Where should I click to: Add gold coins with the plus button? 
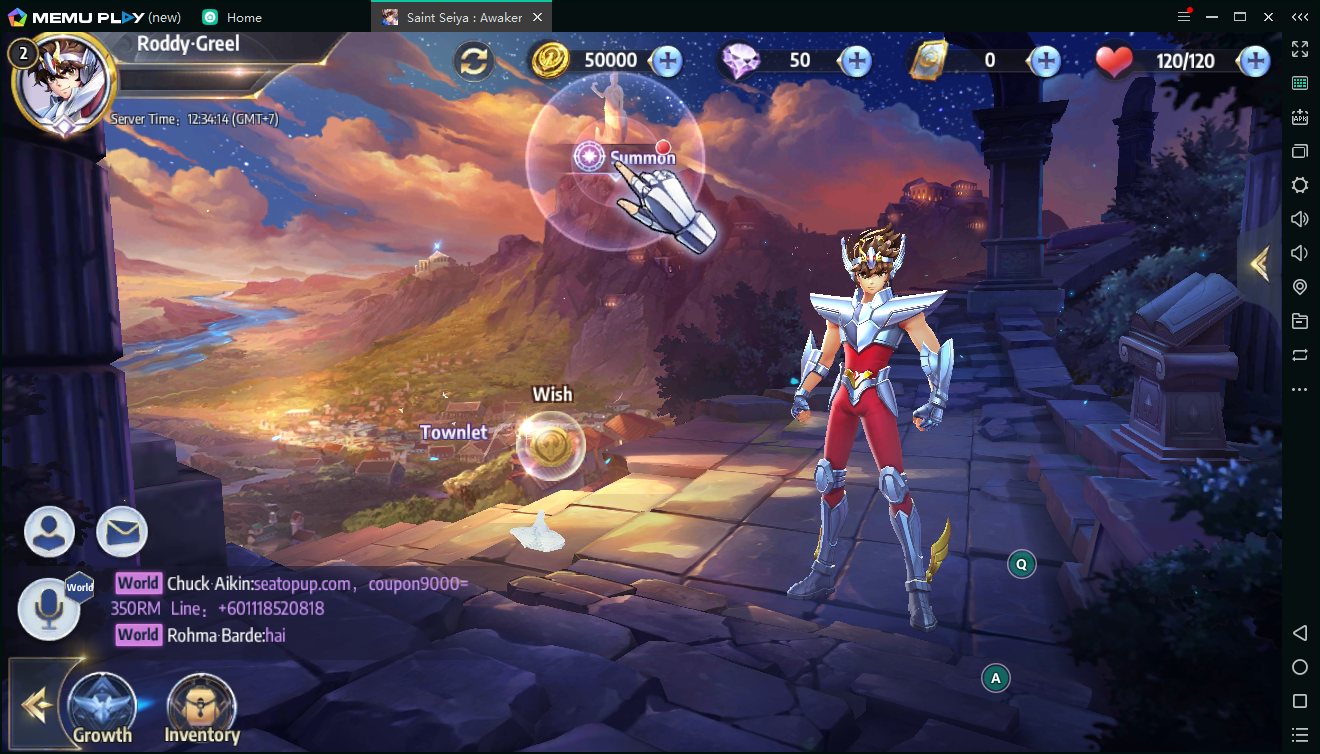click(667, 61)
